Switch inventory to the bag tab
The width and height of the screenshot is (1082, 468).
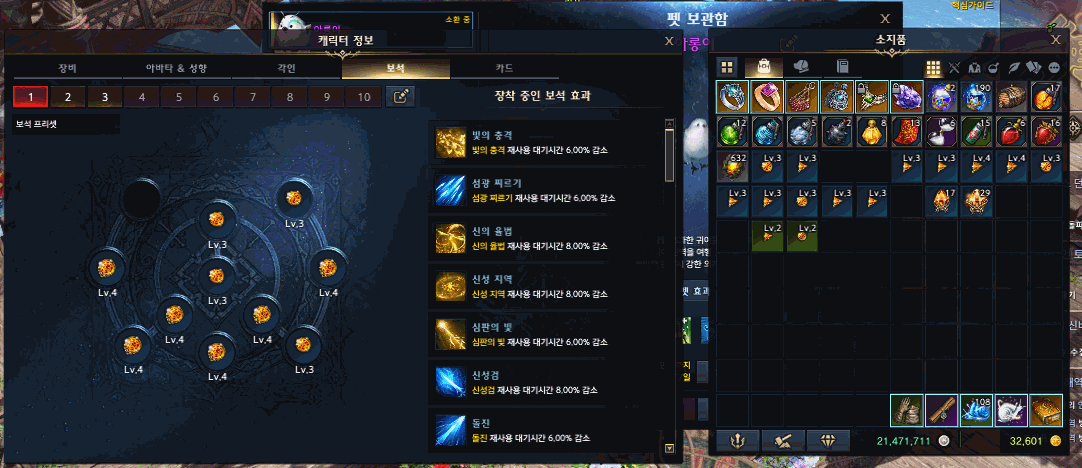pos(764,67)
